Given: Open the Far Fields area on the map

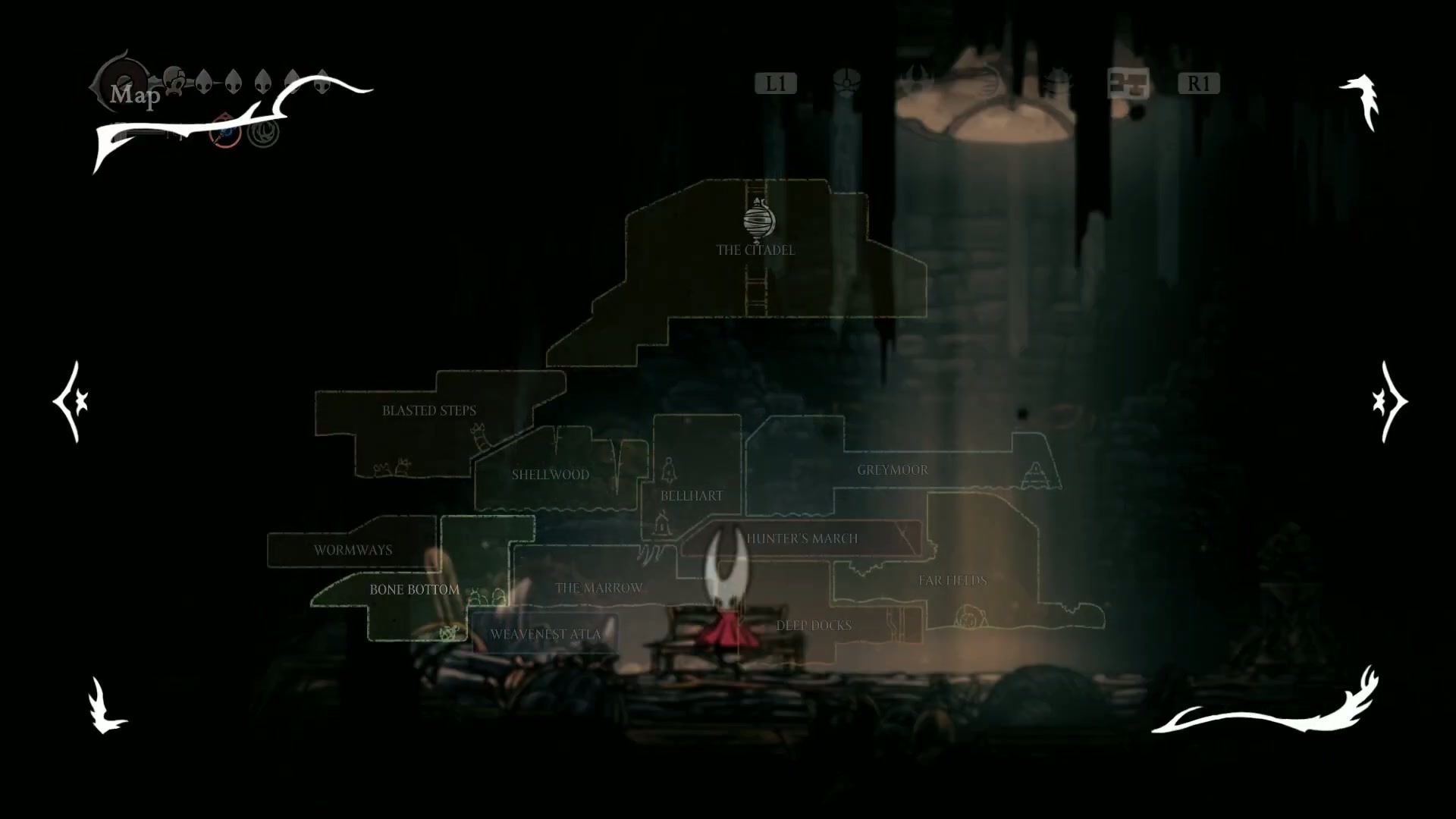Looking at the screenshot, I should tap(952, 580).
